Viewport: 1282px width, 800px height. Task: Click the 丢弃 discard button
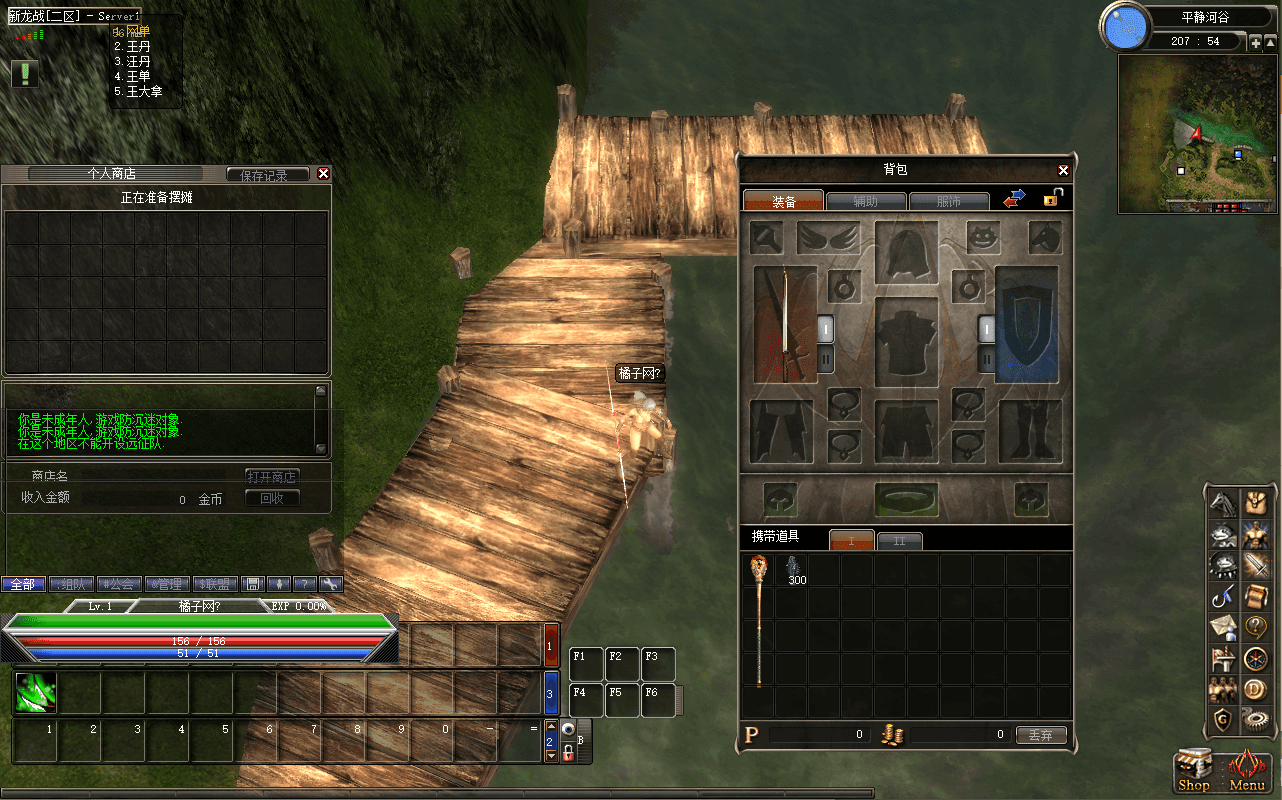(x=1041, y=735)
